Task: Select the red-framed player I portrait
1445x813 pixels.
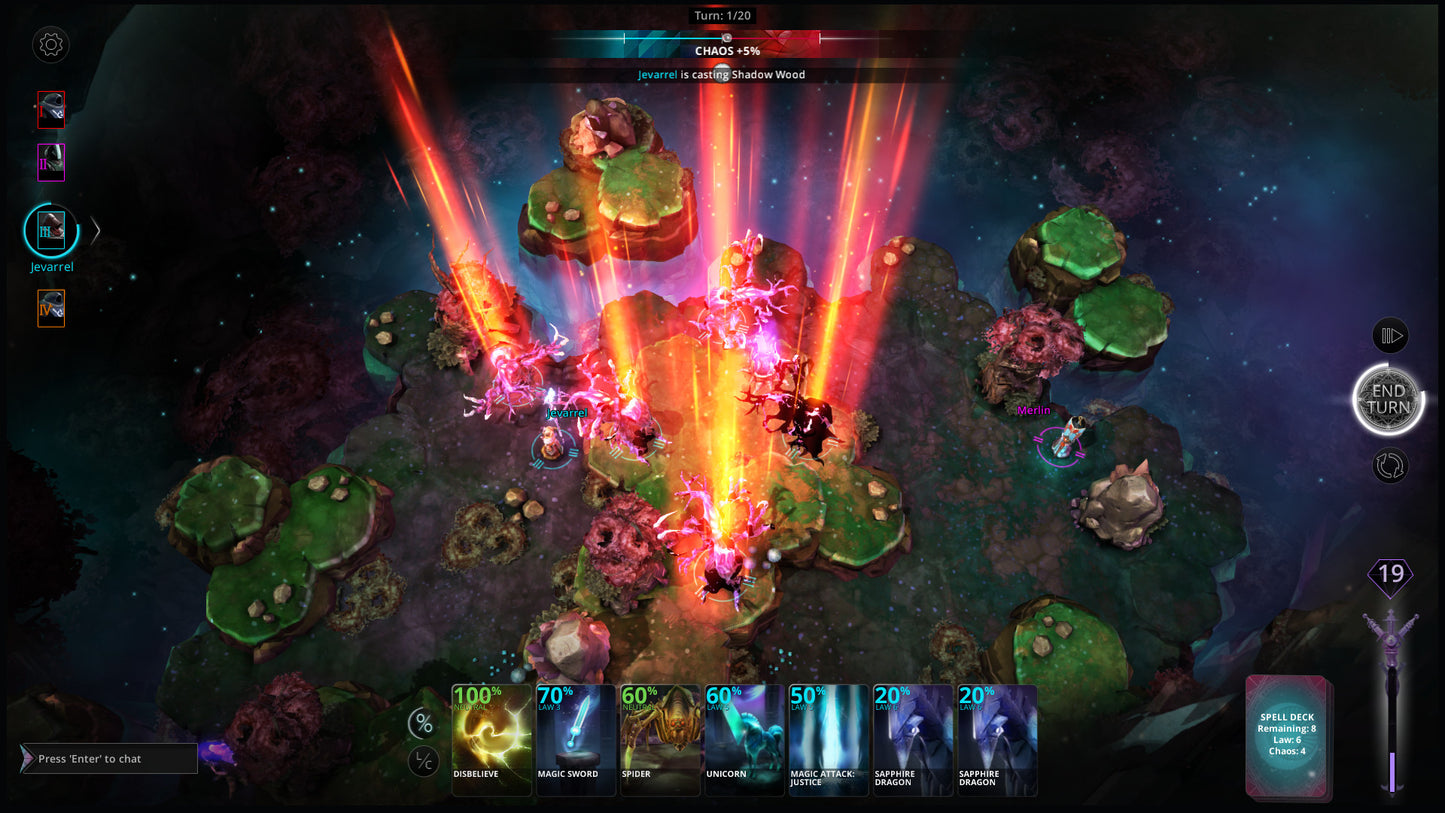Action: [51, 110]
